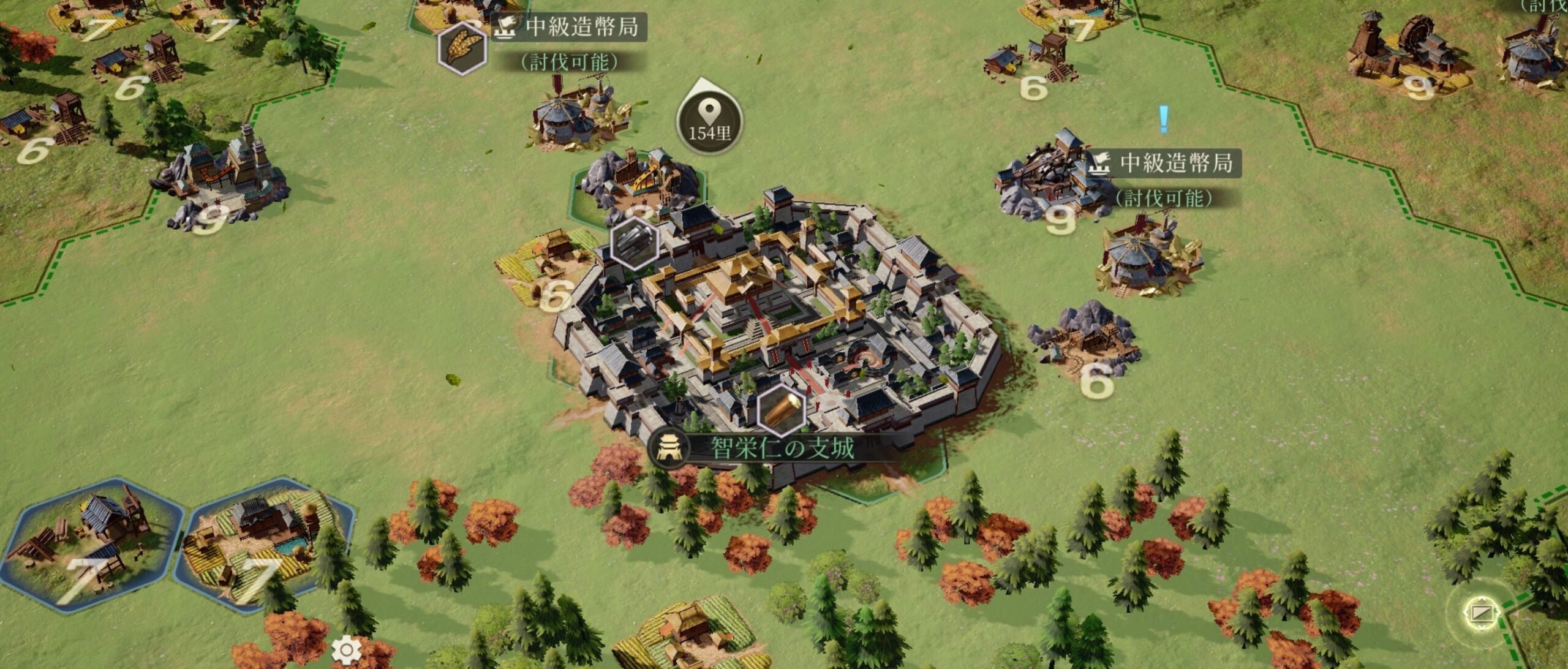Select the 中級造幣局 label beside the wheat icon
Viewport: 1568px width, 669px height.
(x=581, y=27)
